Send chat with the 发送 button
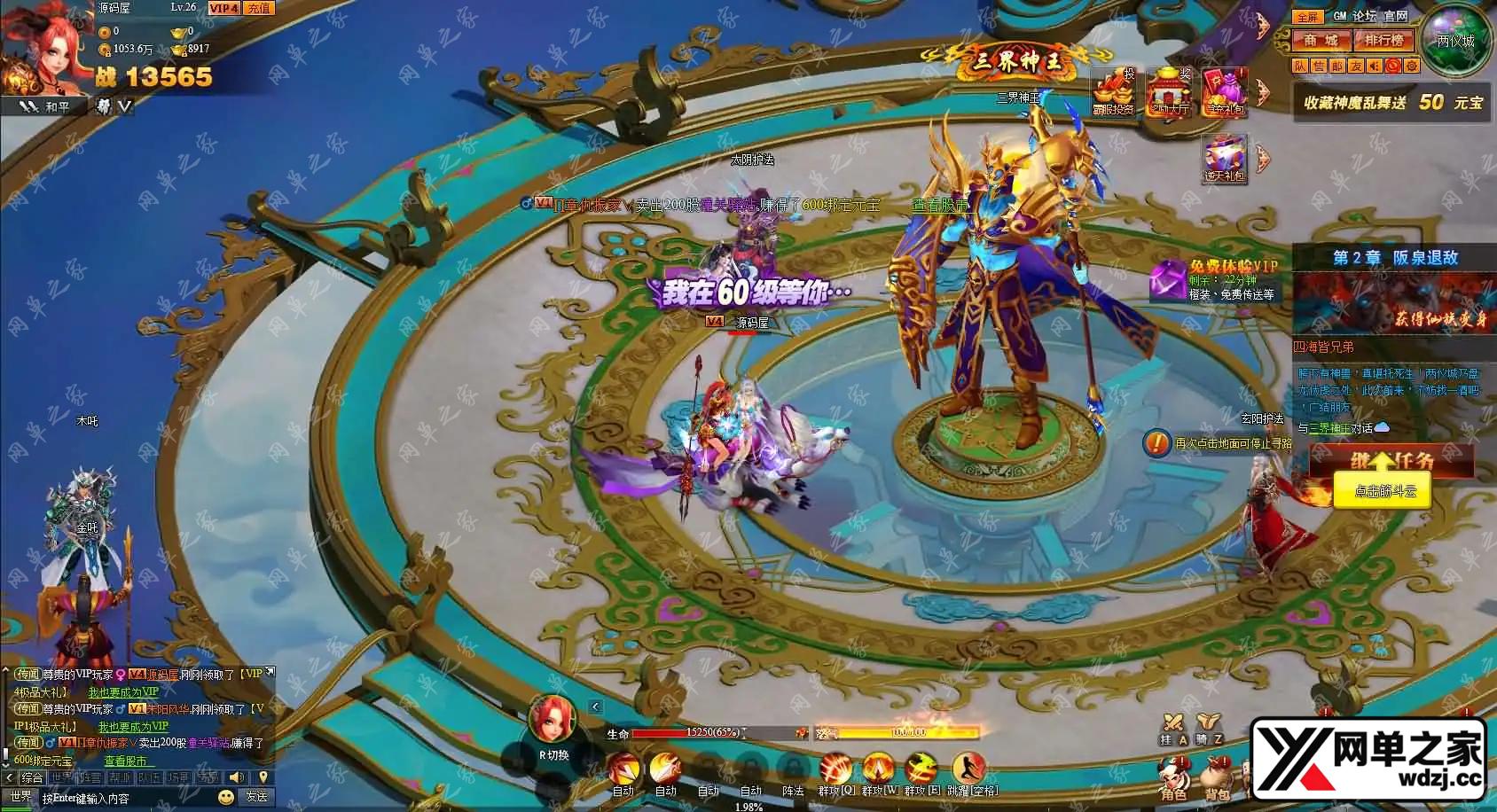Image resolution: width=1497 pixels, height=812 pixels. [255, 797]
